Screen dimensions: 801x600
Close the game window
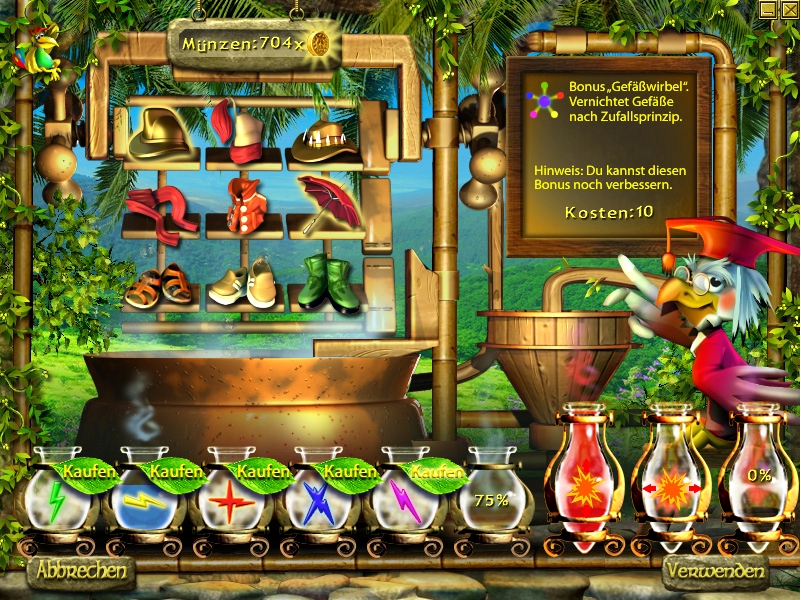[787, 10]
